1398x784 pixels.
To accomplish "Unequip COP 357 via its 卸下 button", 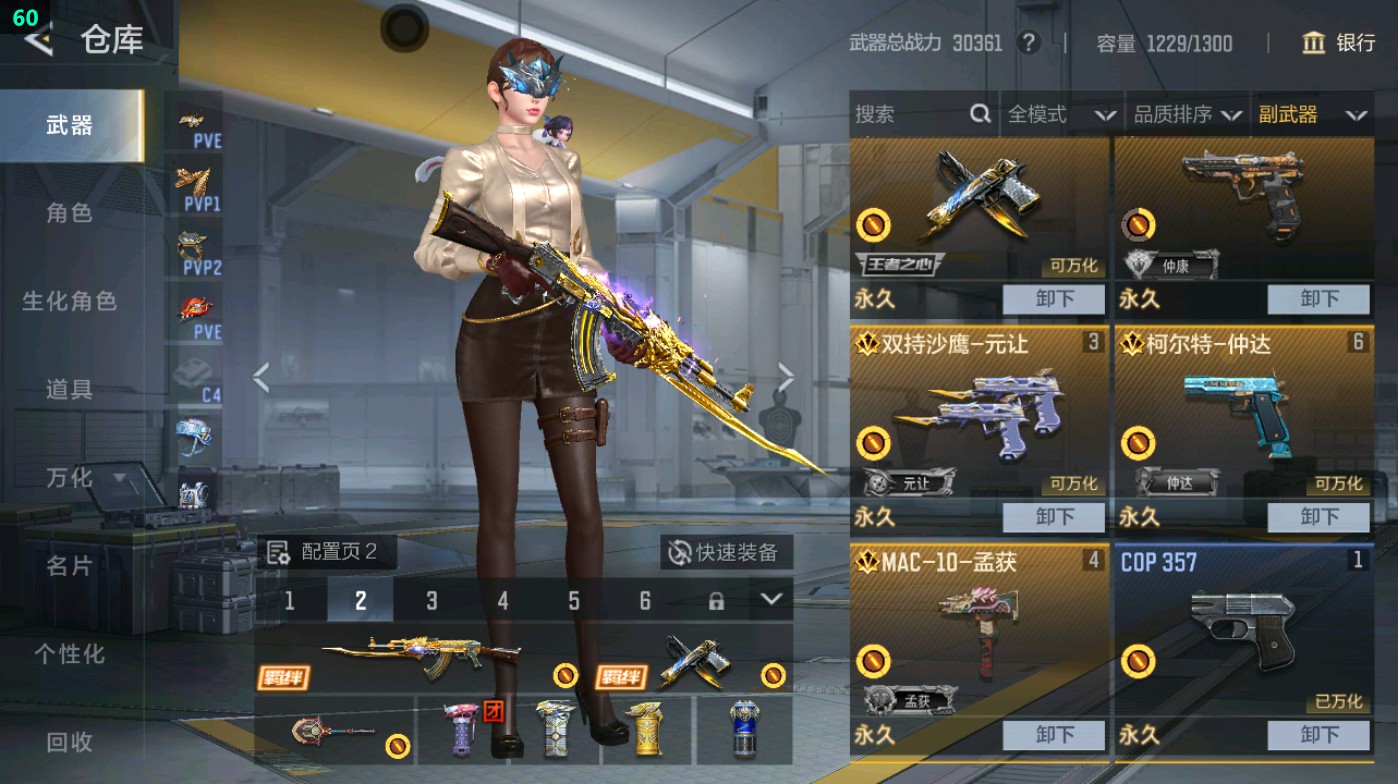I will coord(1320,736).
